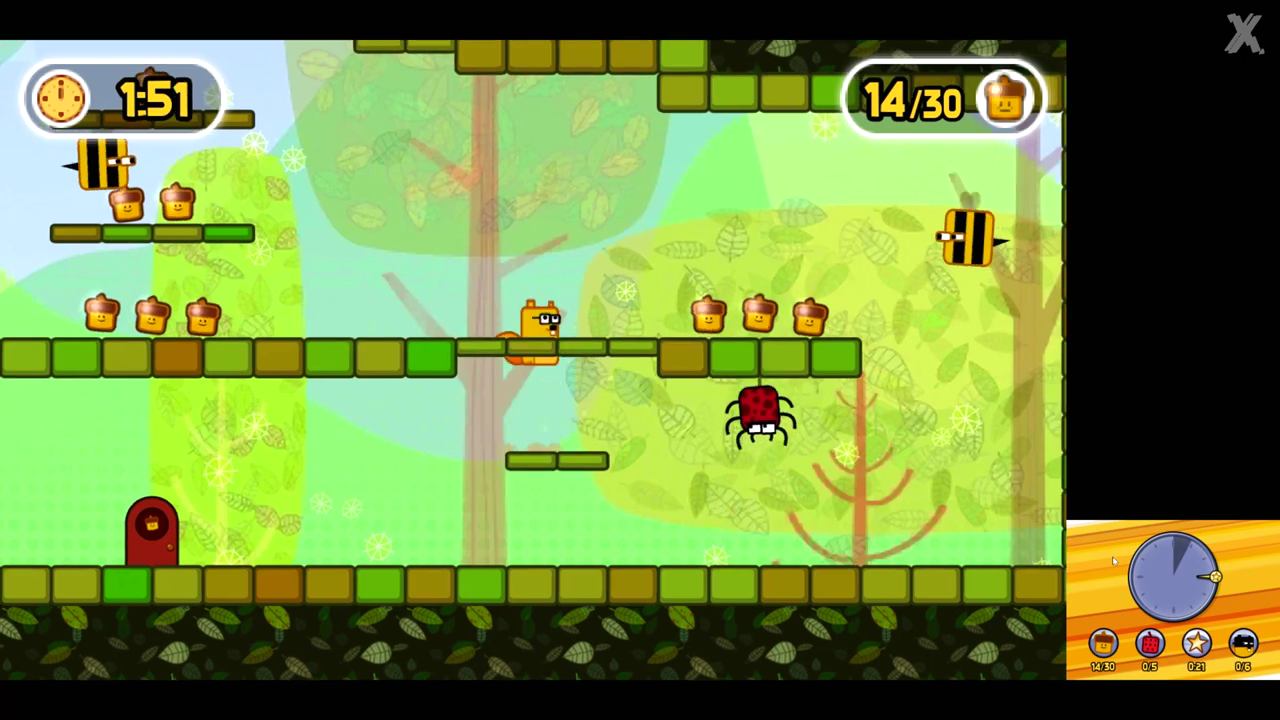The width and height of the screenshot is (1280, 720).
Task: Click the clock icon in the timer badge
Action: [62, 97]
